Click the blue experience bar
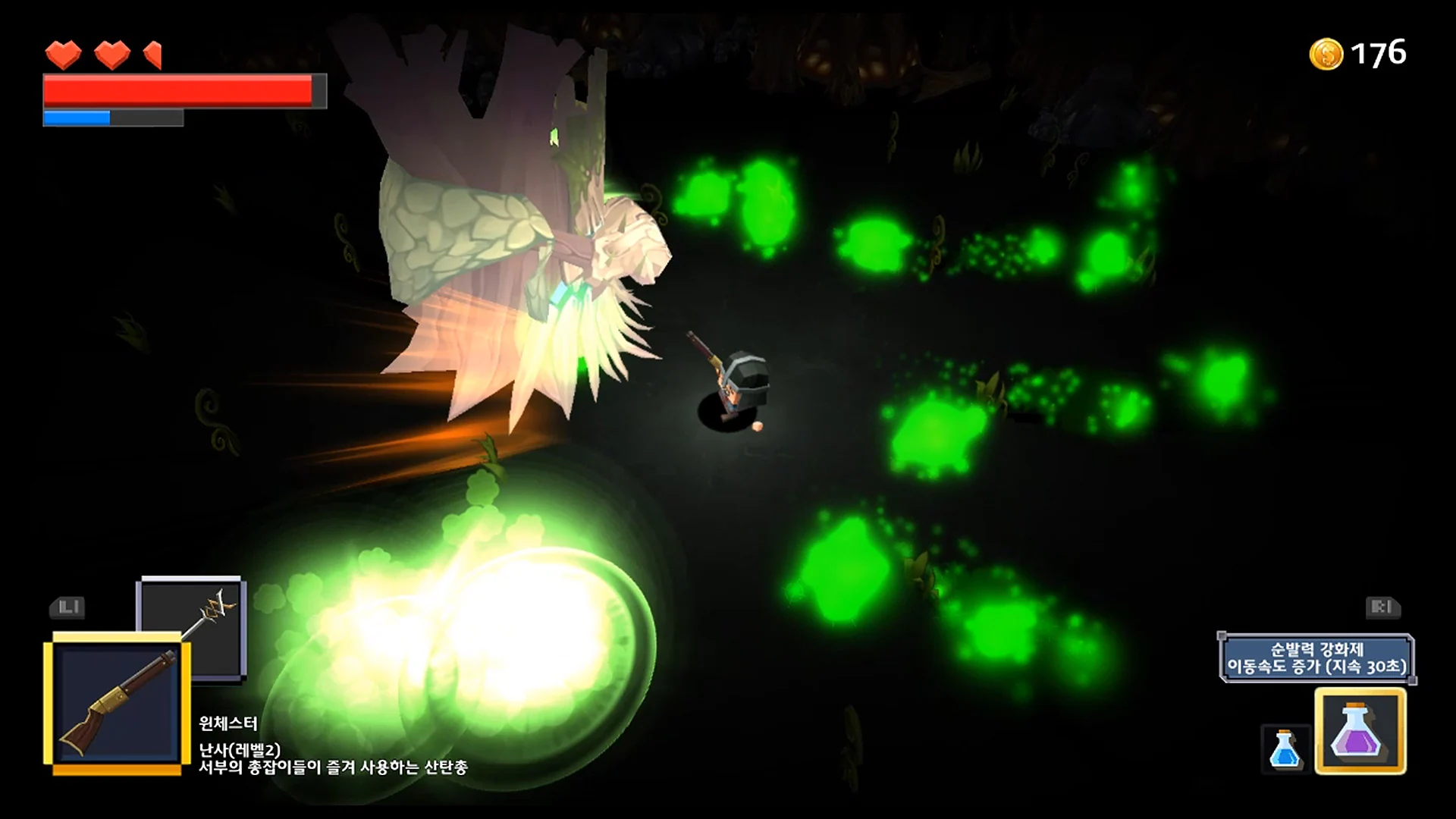This screenshot has height=819, width=1456. pos(76,118)
